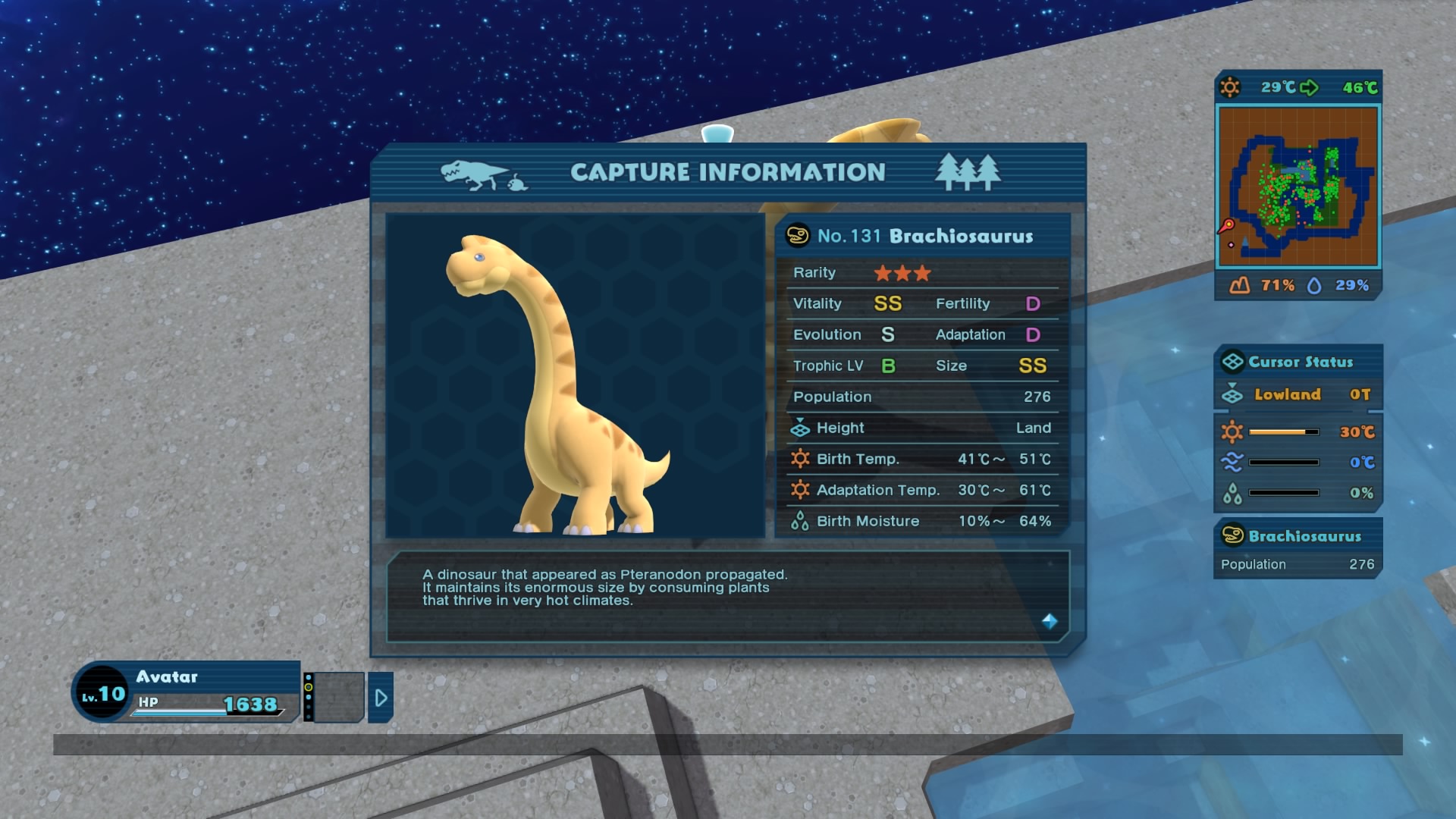Click the sun icon beside the 29°C reading
The height and width of the screenshot is (819, 1456).
click(x=1230, y=87)
